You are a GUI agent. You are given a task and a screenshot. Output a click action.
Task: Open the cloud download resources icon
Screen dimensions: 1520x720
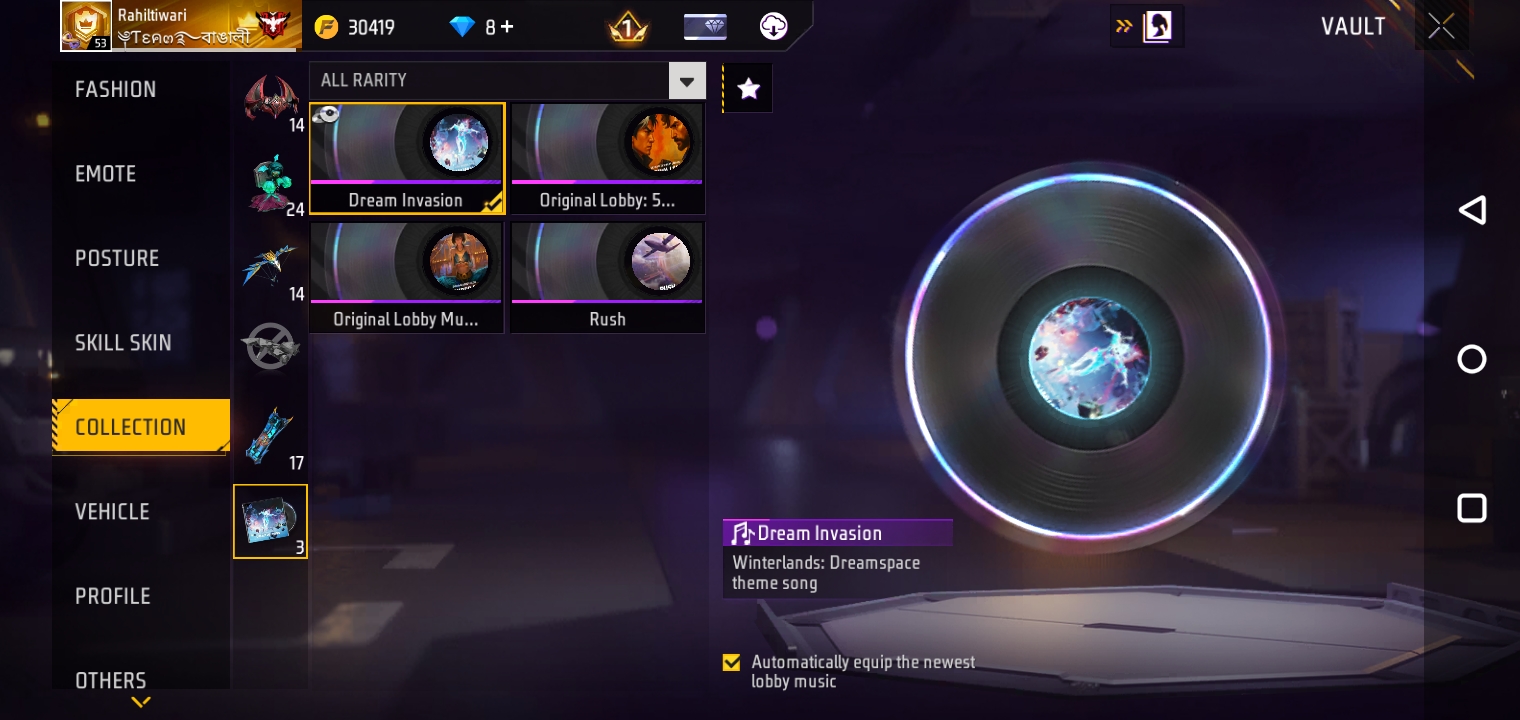pos(773,27)
